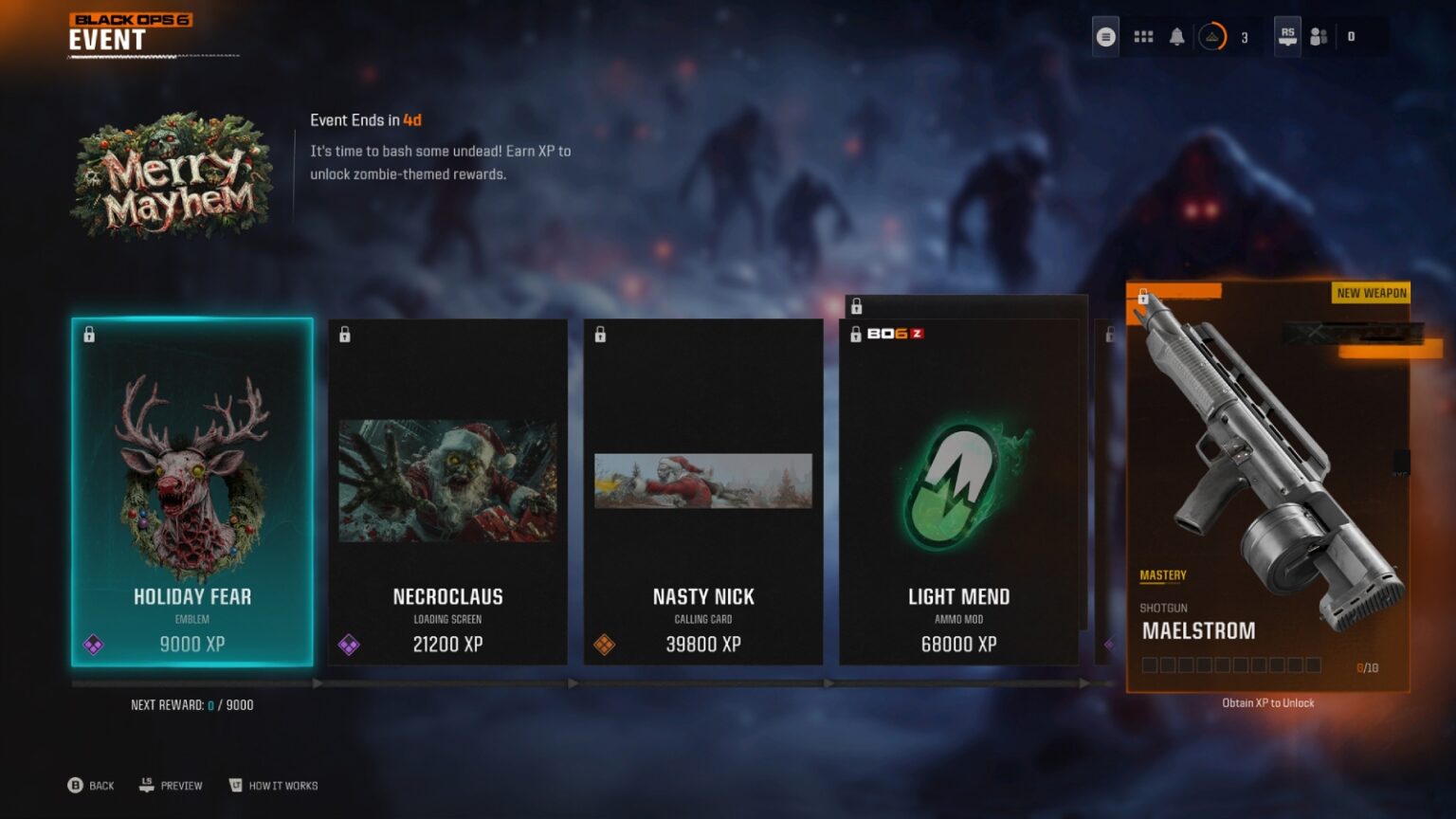Go back using the Back button
Screen dimensions: 1456x819
tap(91, 786)
